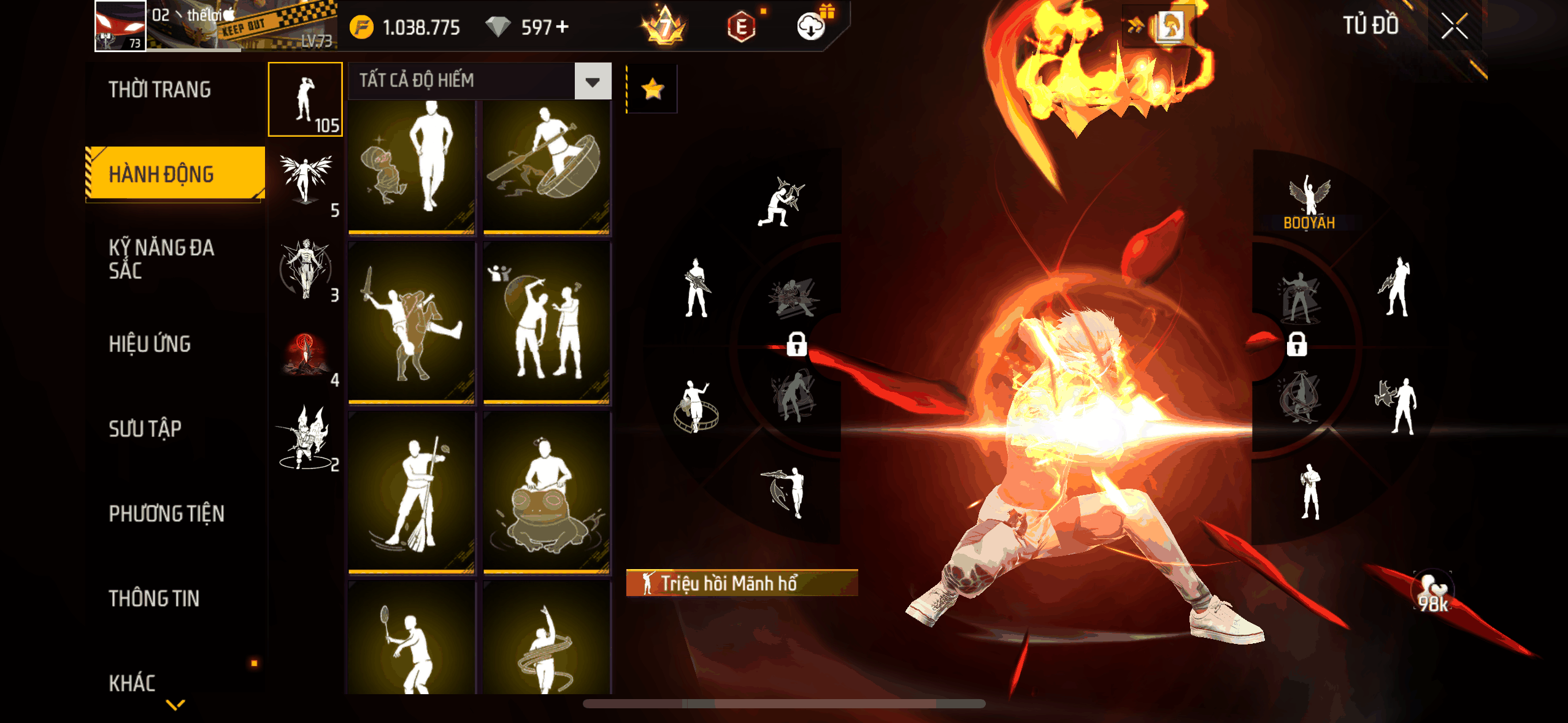Select the Hành Động tab
This screenshot has width=1568, height=723.
pyautogui.click(x=175, y=174)
